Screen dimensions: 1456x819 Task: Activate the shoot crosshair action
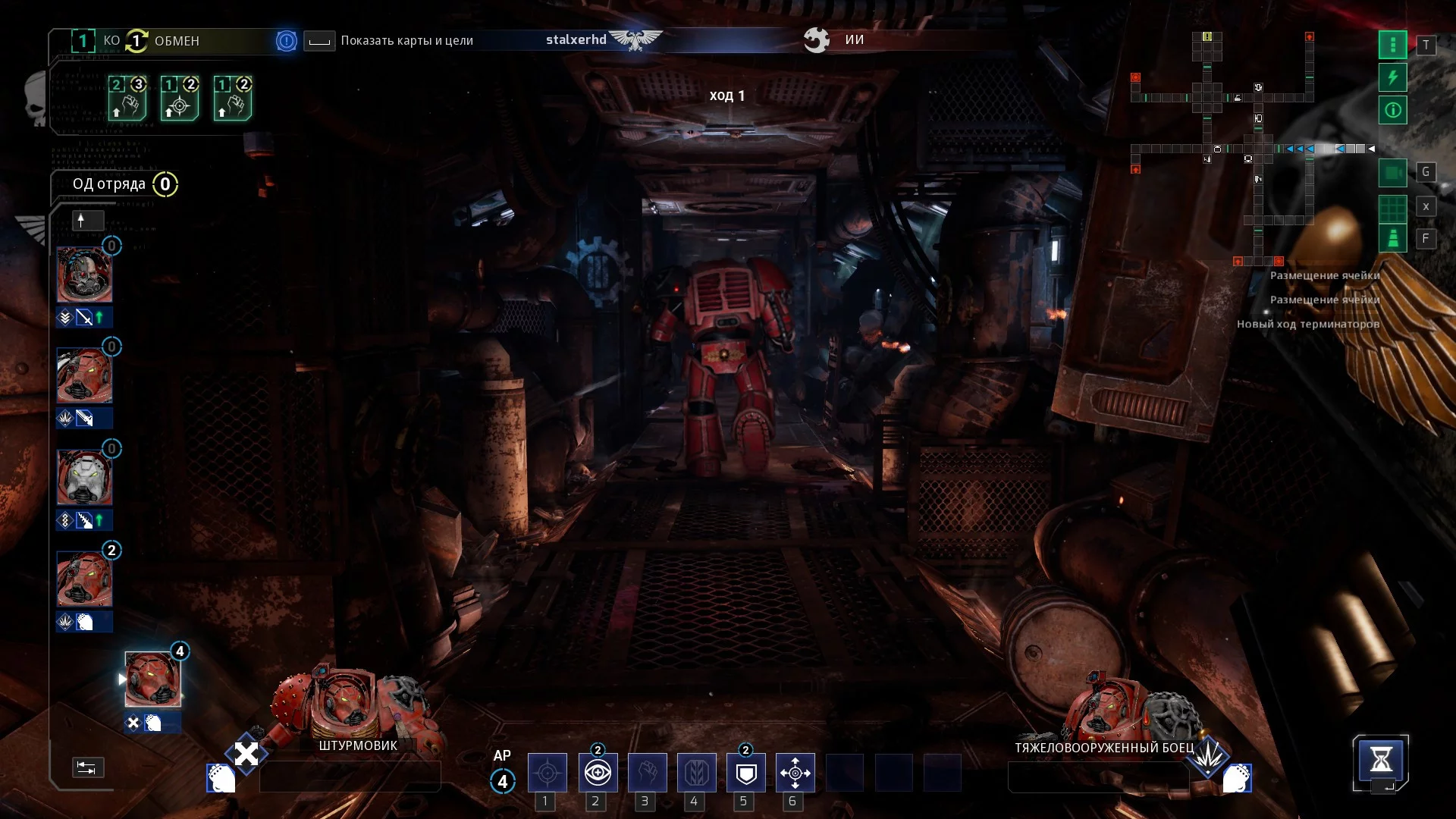click(x=547, y=773)
